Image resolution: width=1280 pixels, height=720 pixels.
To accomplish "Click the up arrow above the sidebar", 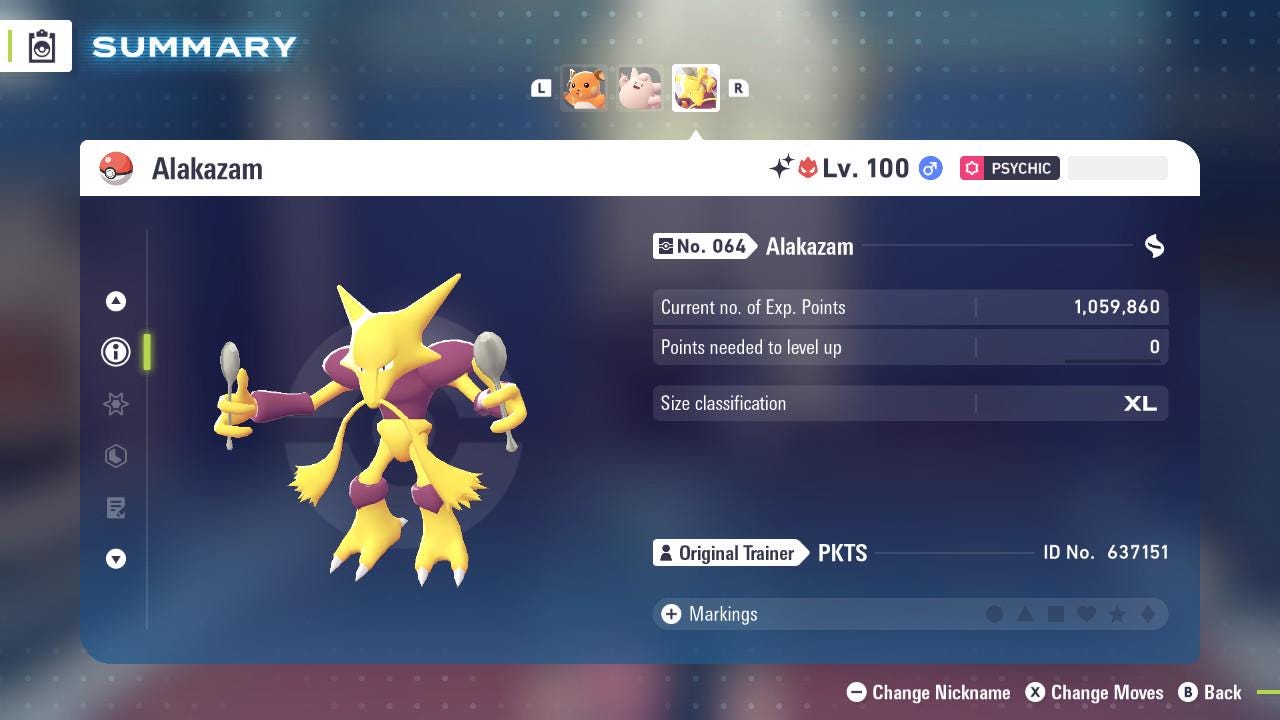I will 116,301.
